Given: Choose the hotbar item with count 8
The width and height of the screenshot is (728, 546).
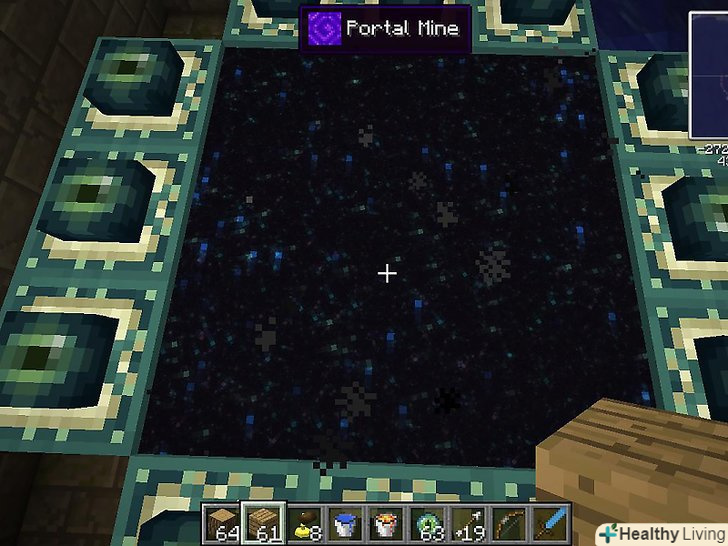Looking at the screenshot, I should point(306,521).
